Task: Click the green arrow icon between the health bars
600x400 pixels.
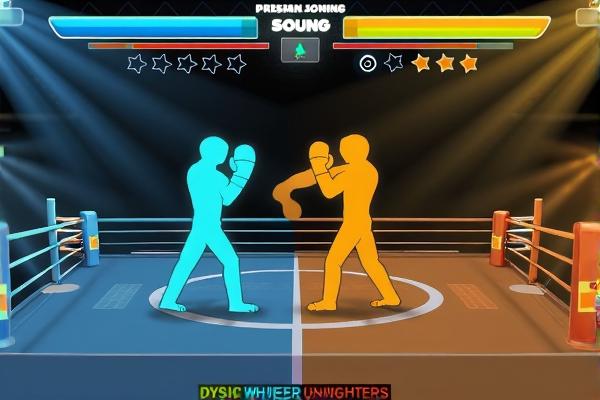Action: [300, 51]
